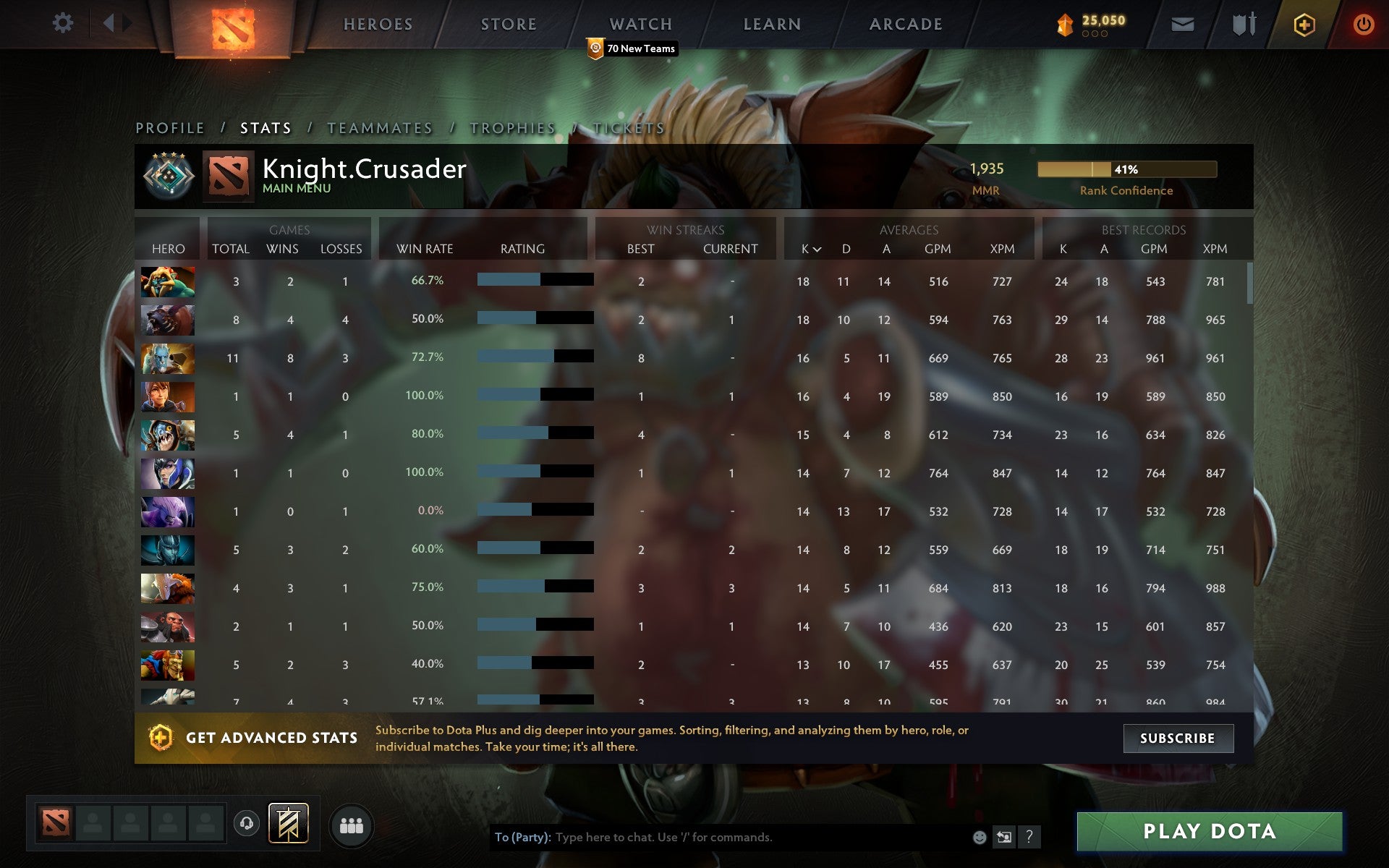
Task: Open the 70 New Teams notification
Action: tap(632, 49)
